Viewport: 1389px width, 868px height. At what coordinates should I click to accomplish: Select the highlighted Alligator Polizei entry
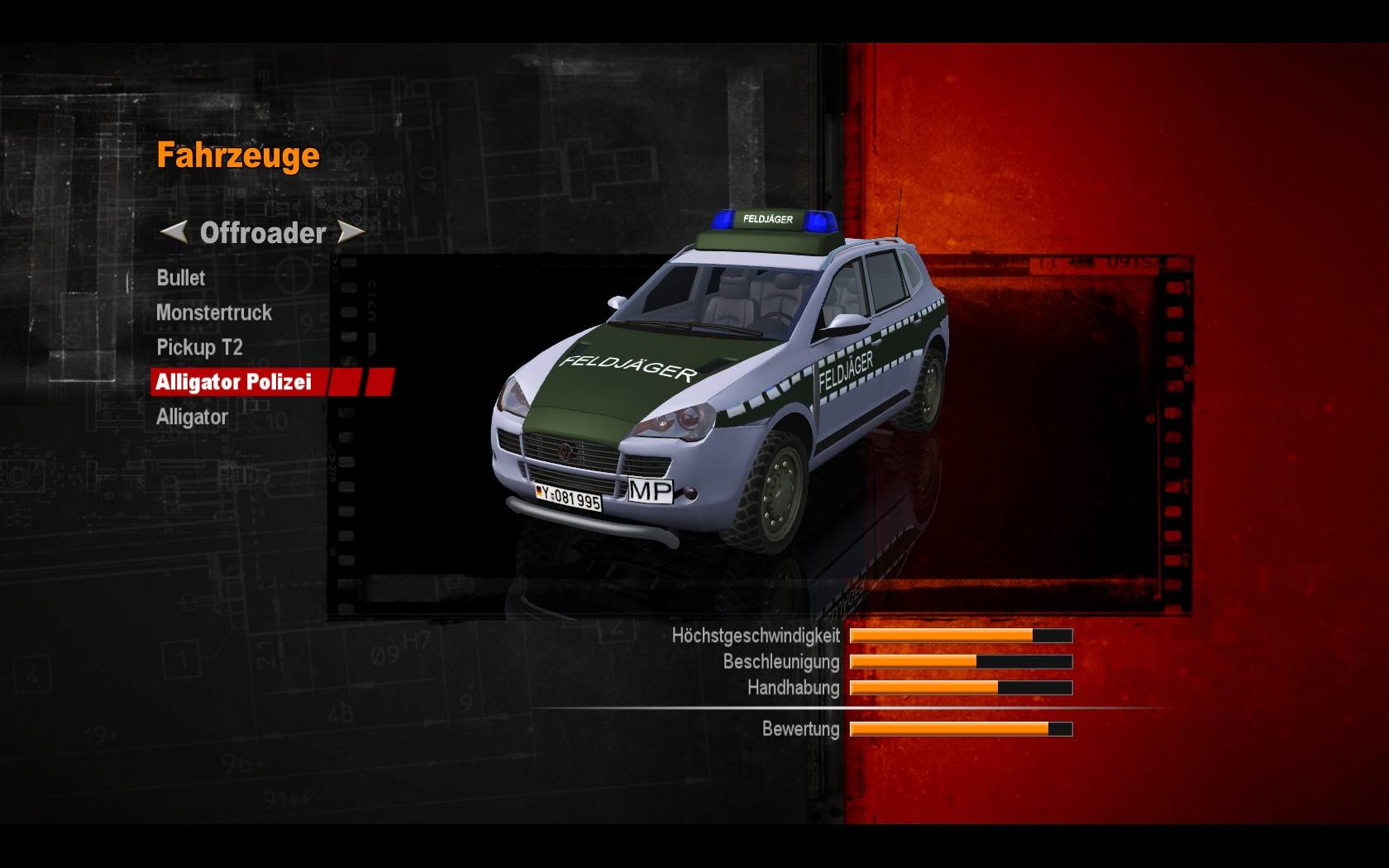click(x=234, y=382)
